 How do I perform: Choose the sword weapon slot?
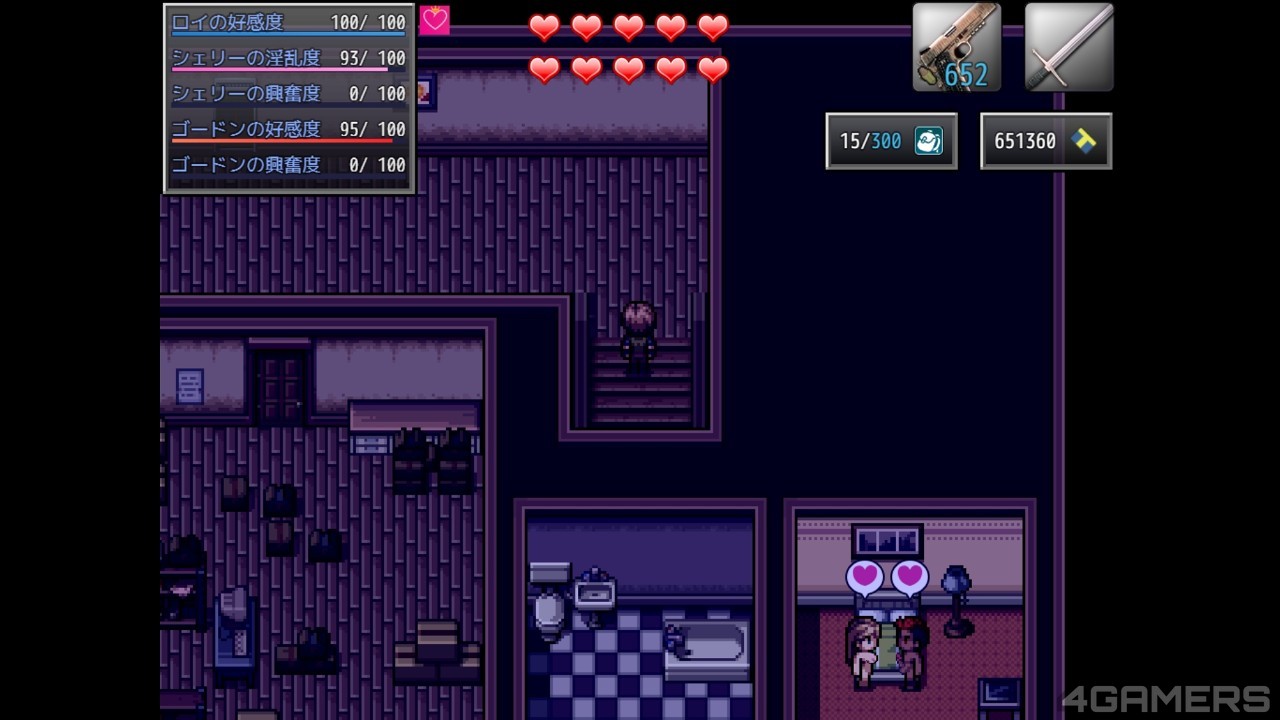(1068, 48)
